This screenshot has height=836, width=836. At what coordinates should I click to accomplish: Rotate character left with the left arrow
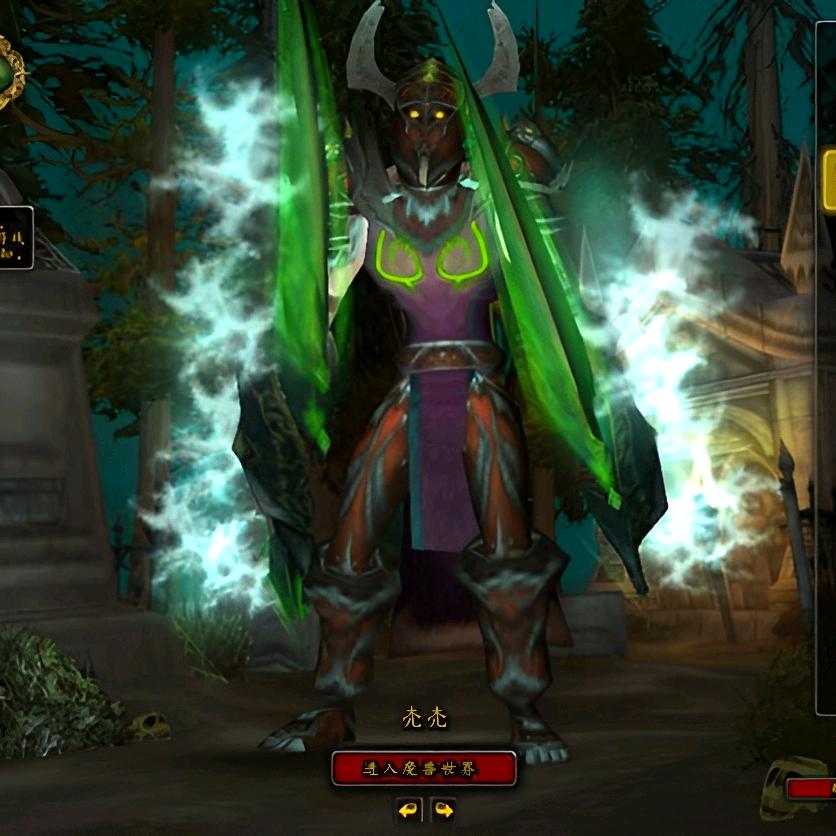(408, 809)
